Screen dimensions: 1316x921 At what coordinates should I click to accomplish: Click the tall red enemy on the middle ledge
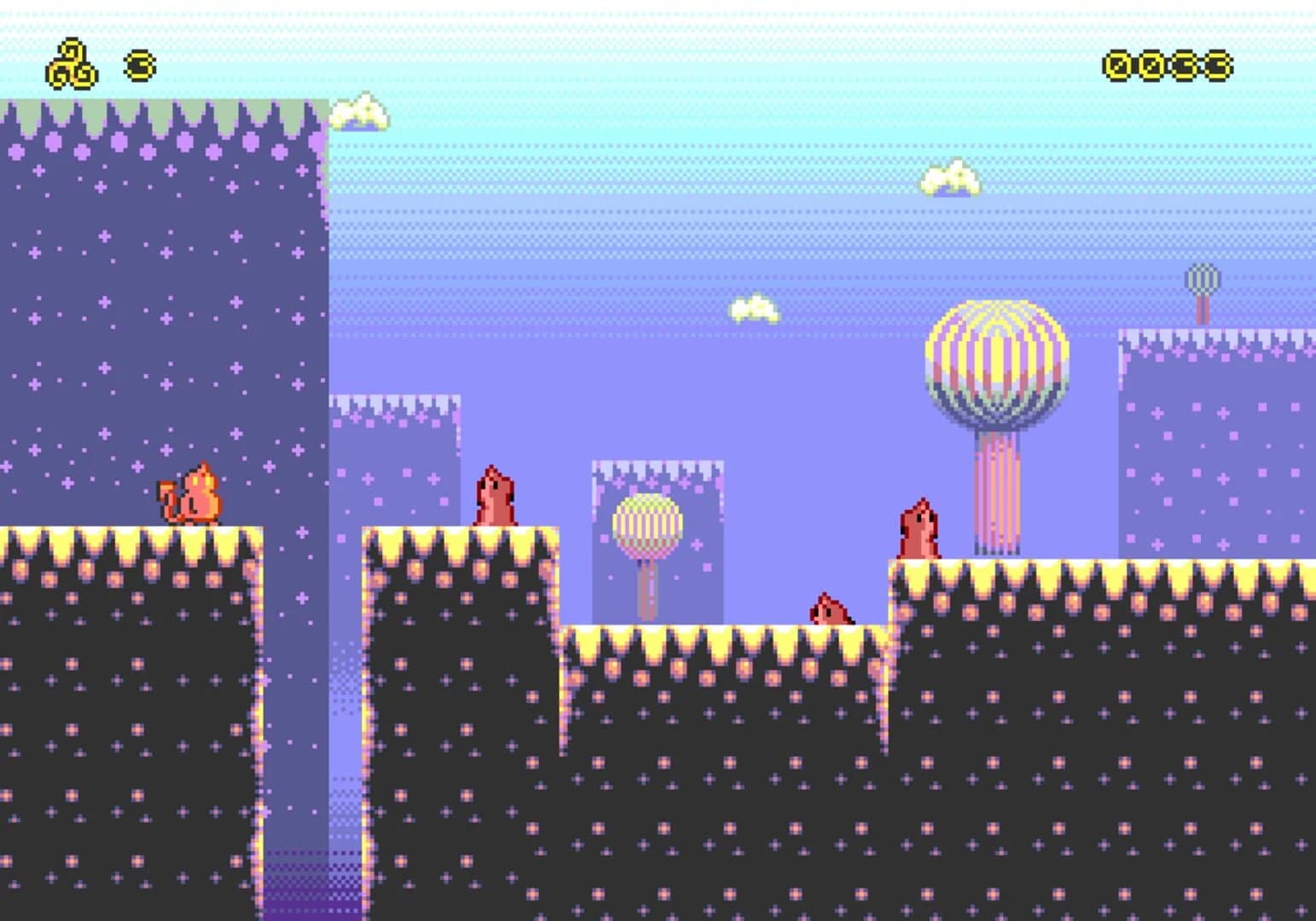tap(495, 495)
